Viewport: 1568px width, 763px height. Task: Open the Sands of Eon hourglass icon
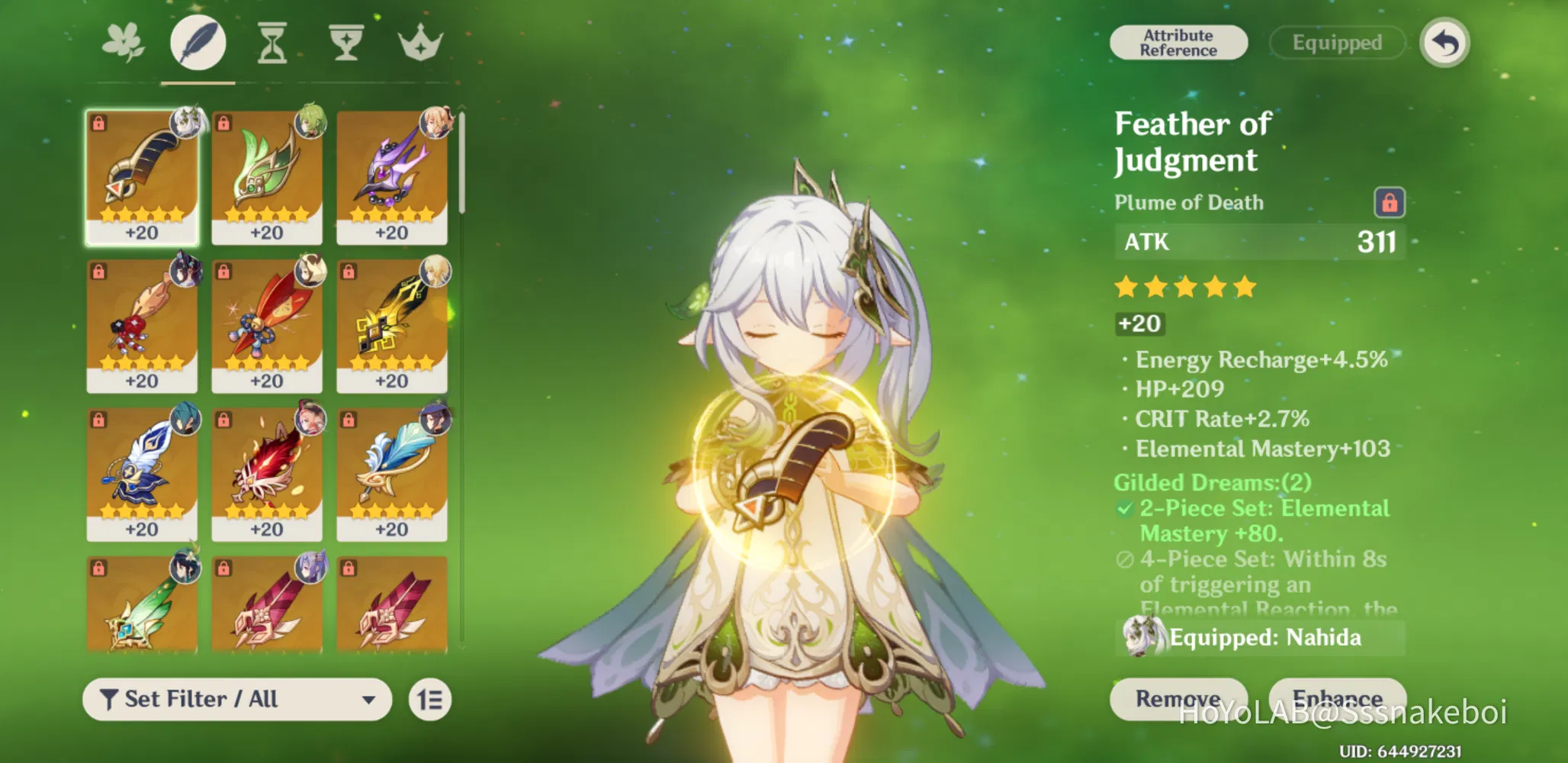(273, 42)
